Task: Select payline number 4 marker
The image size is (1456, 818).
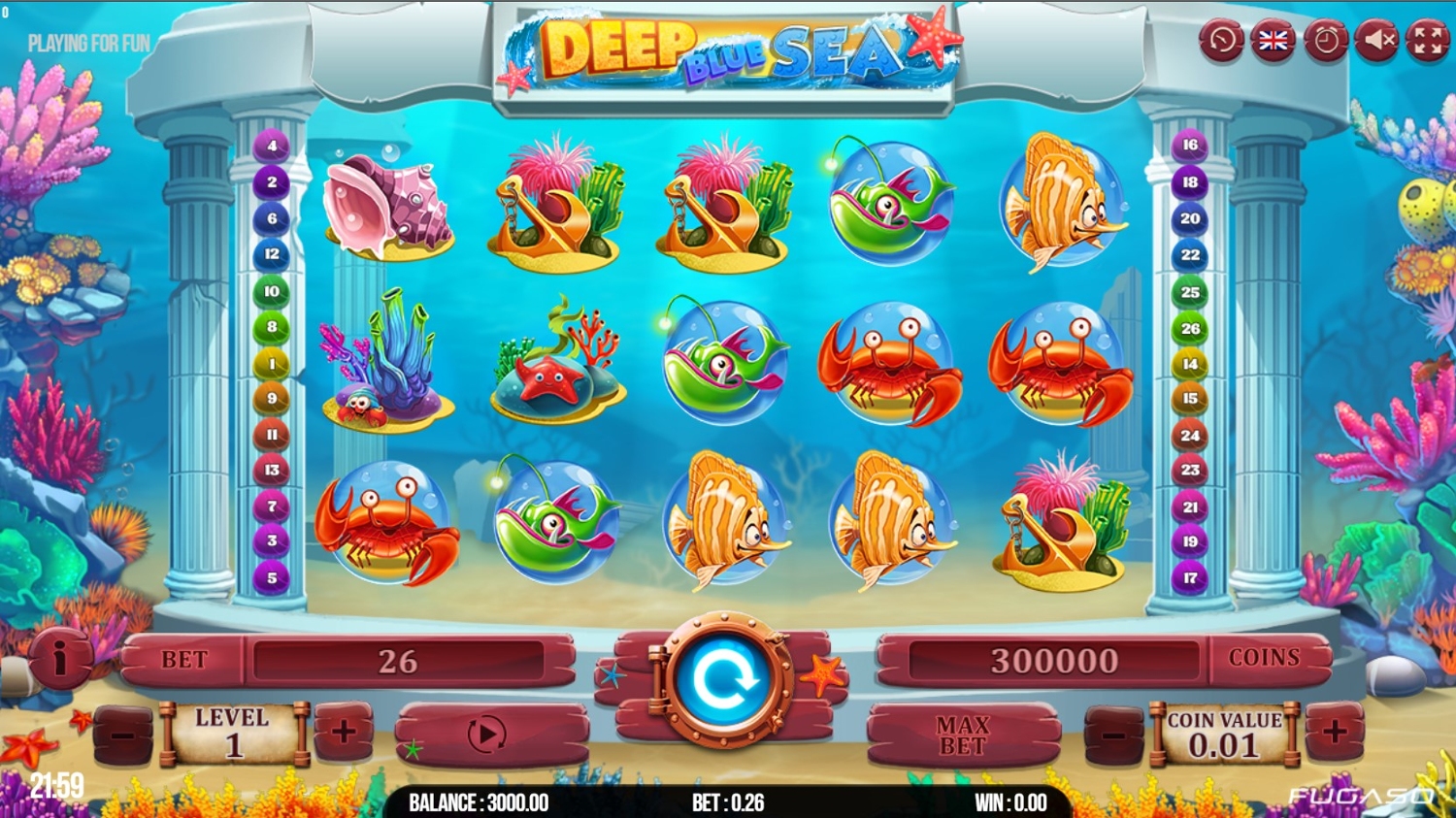Action: pos(272,146)
